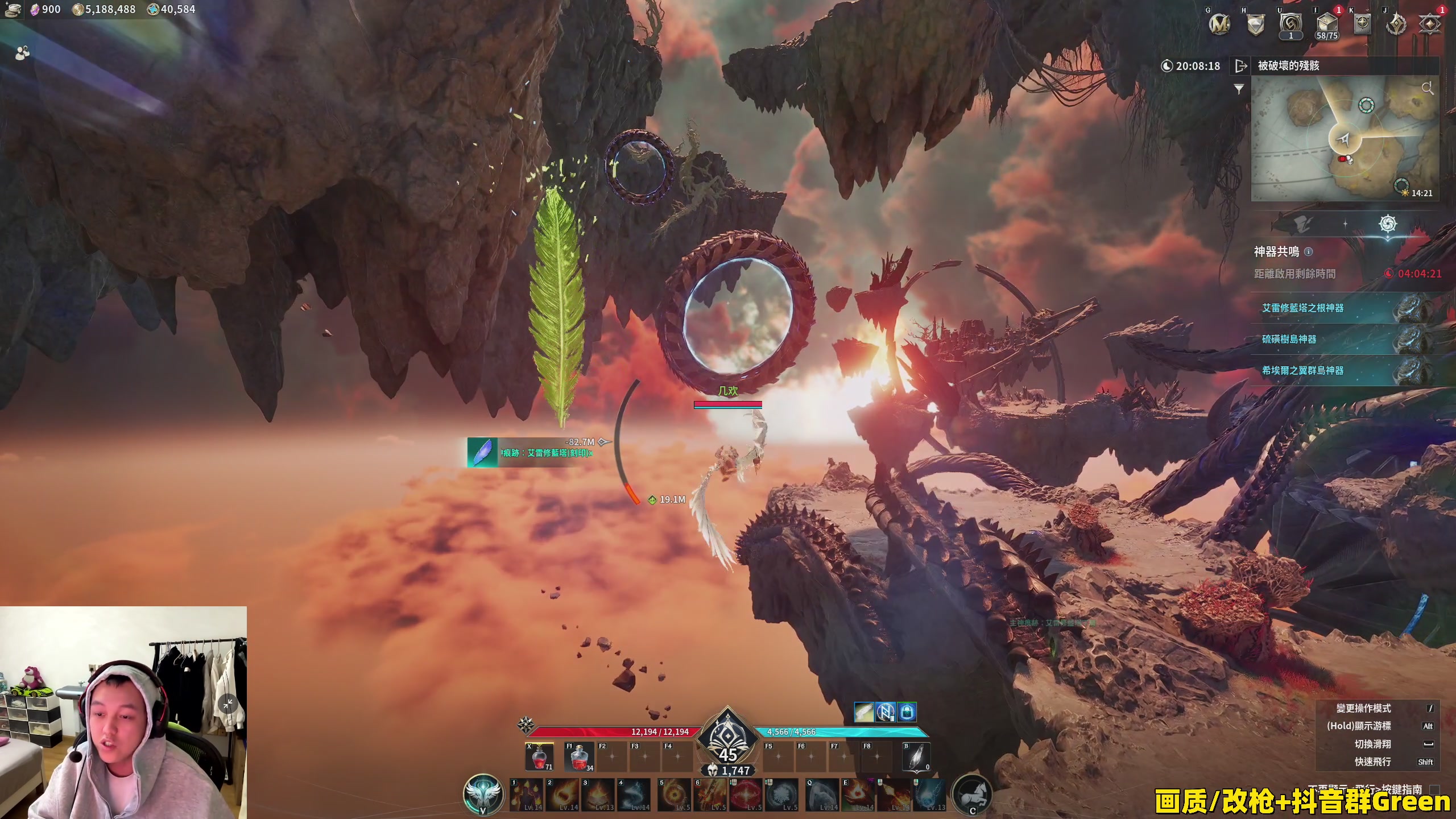Switch to the swirl wheel tracker tab
The image size is (1456, 819).
[1388, 224]
